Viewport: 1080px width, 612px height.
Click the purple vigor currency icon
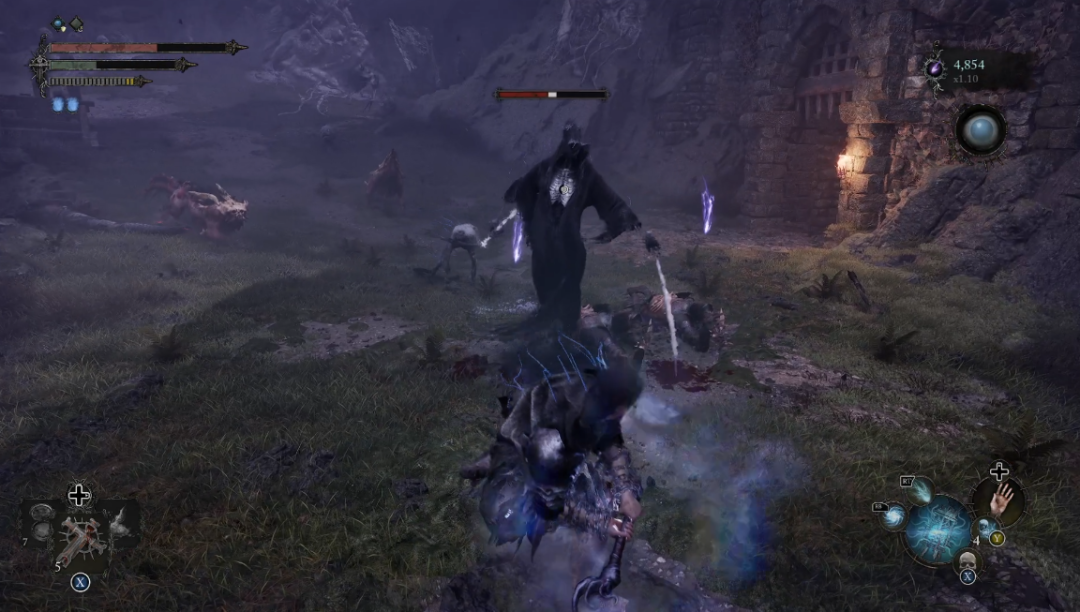click(935, 68)
